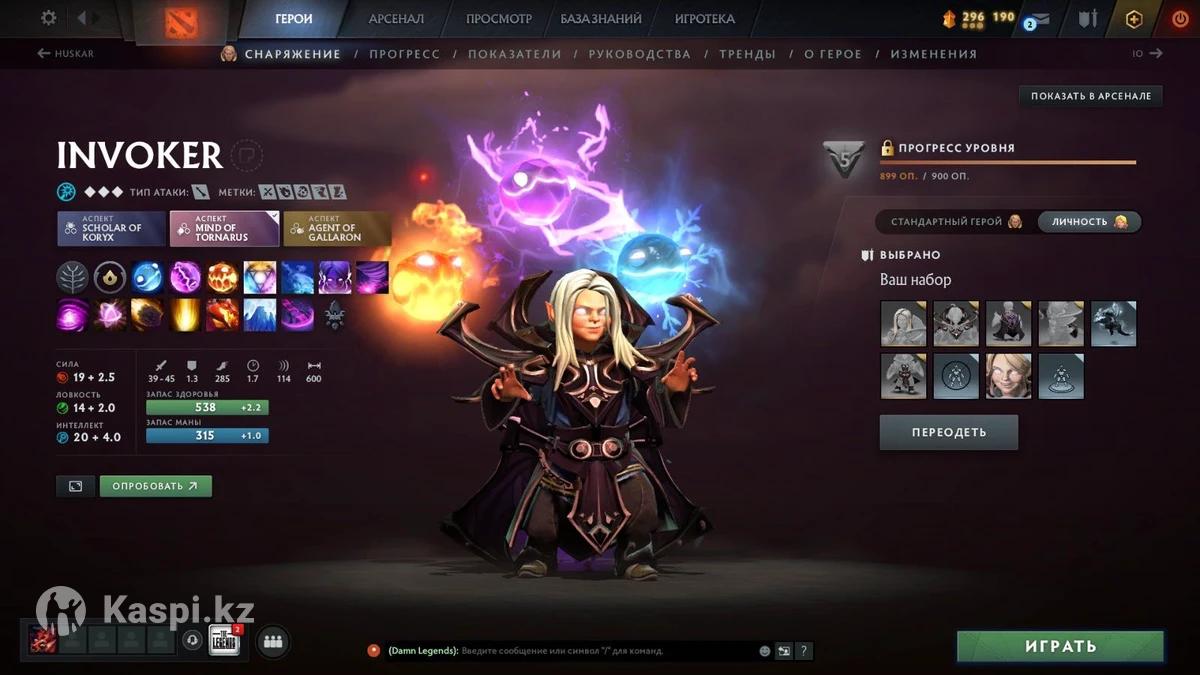
Task: Switch to the ПОКАЗАТЕЛИ hero tab
Action: [514, 54]
